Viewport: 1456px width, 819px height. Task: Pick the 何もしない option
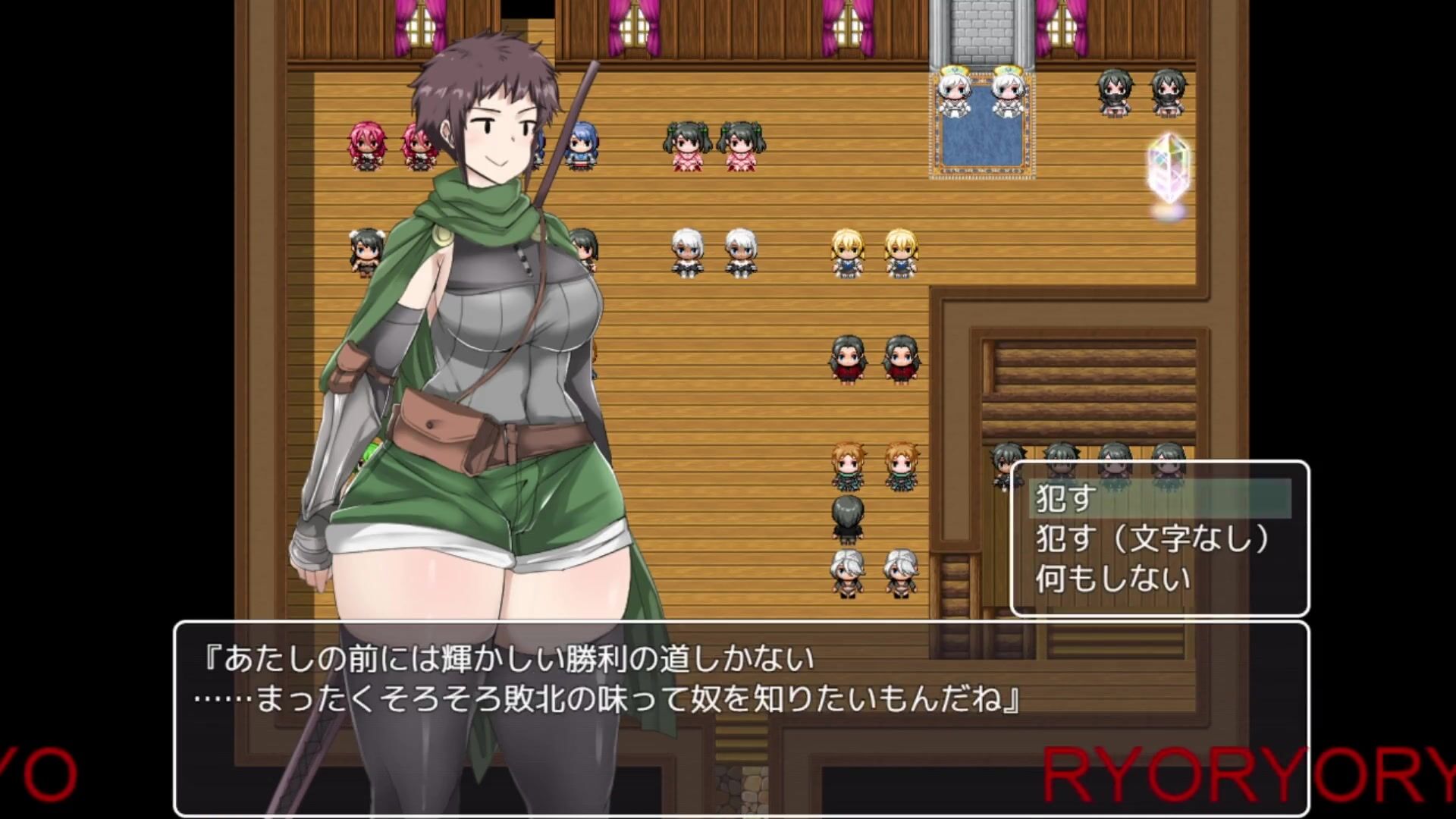[1113, 579]
